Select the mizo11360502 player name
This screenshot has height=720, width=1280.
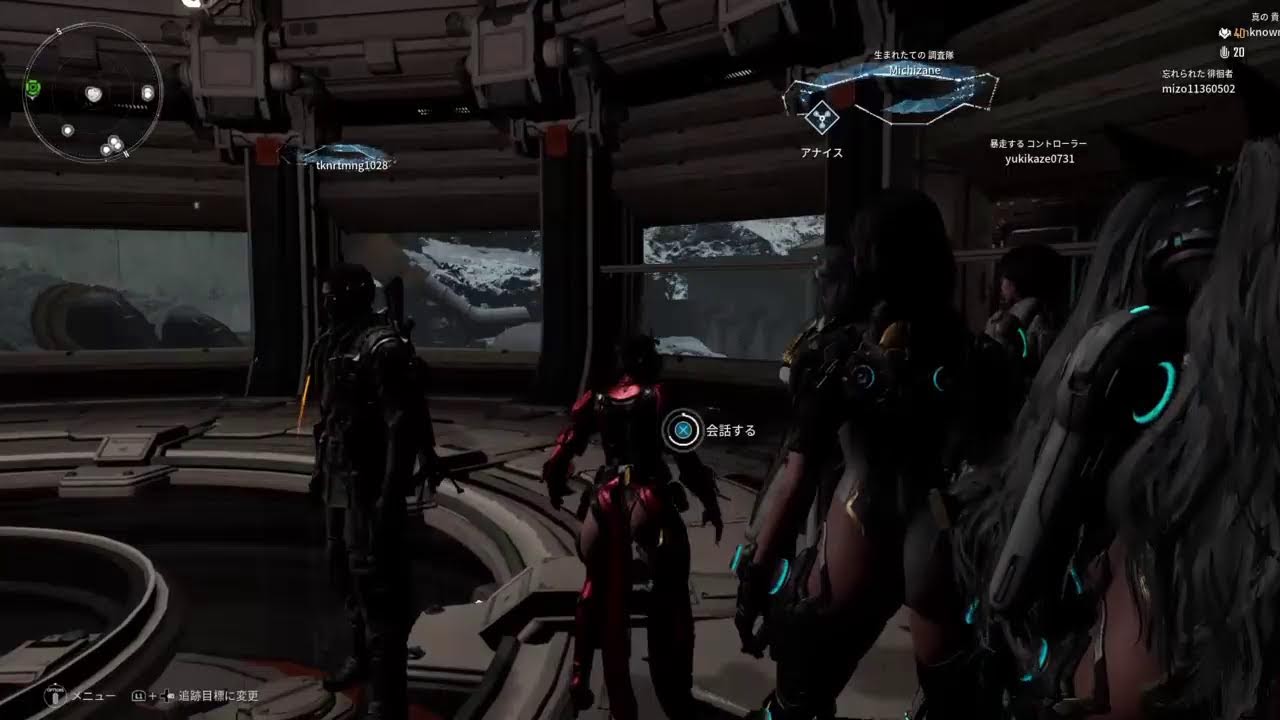pos(1198,89)
